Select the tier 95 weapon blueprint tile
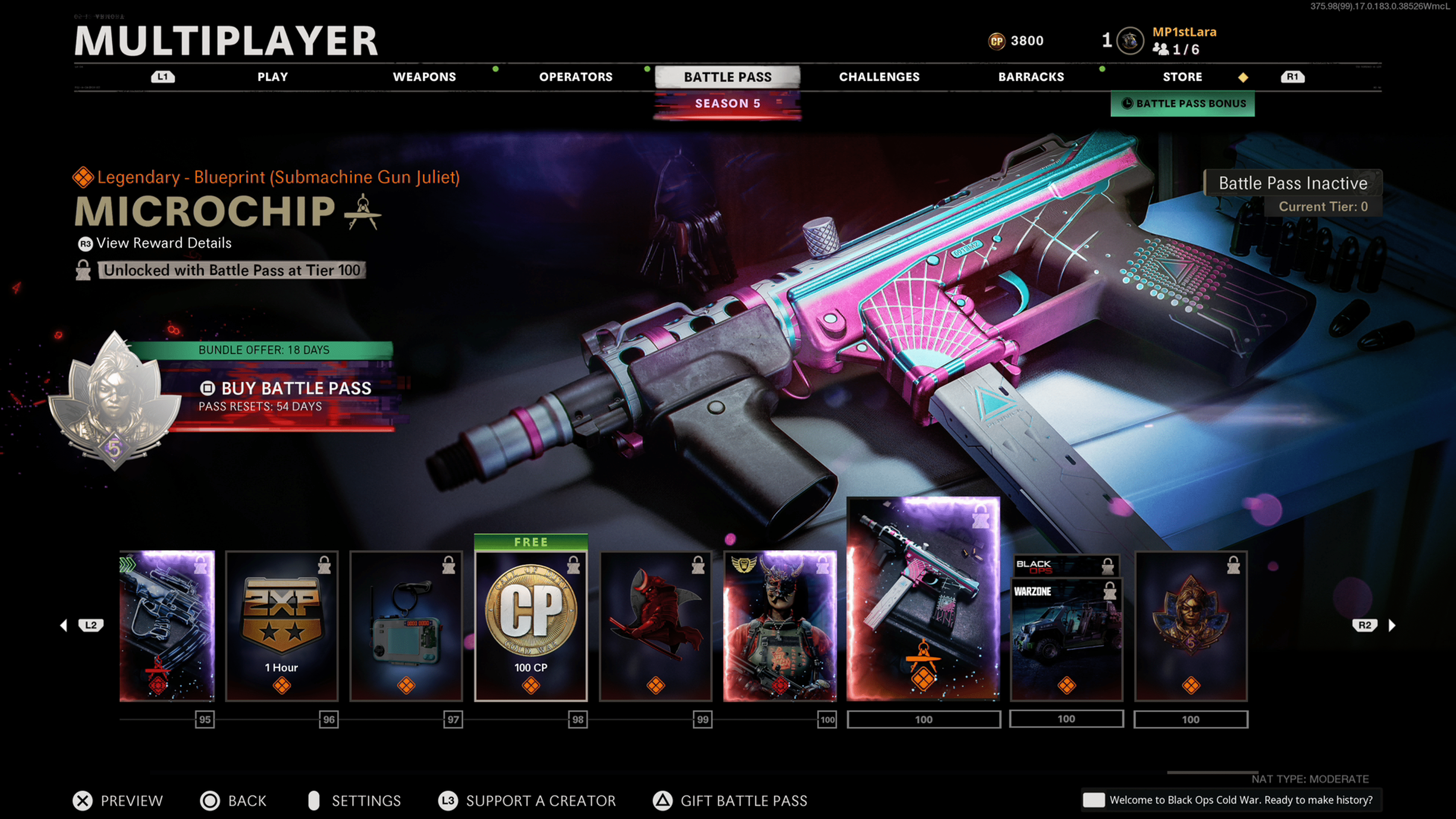This screenshot has height=819, width=1456. coord(167,626)
